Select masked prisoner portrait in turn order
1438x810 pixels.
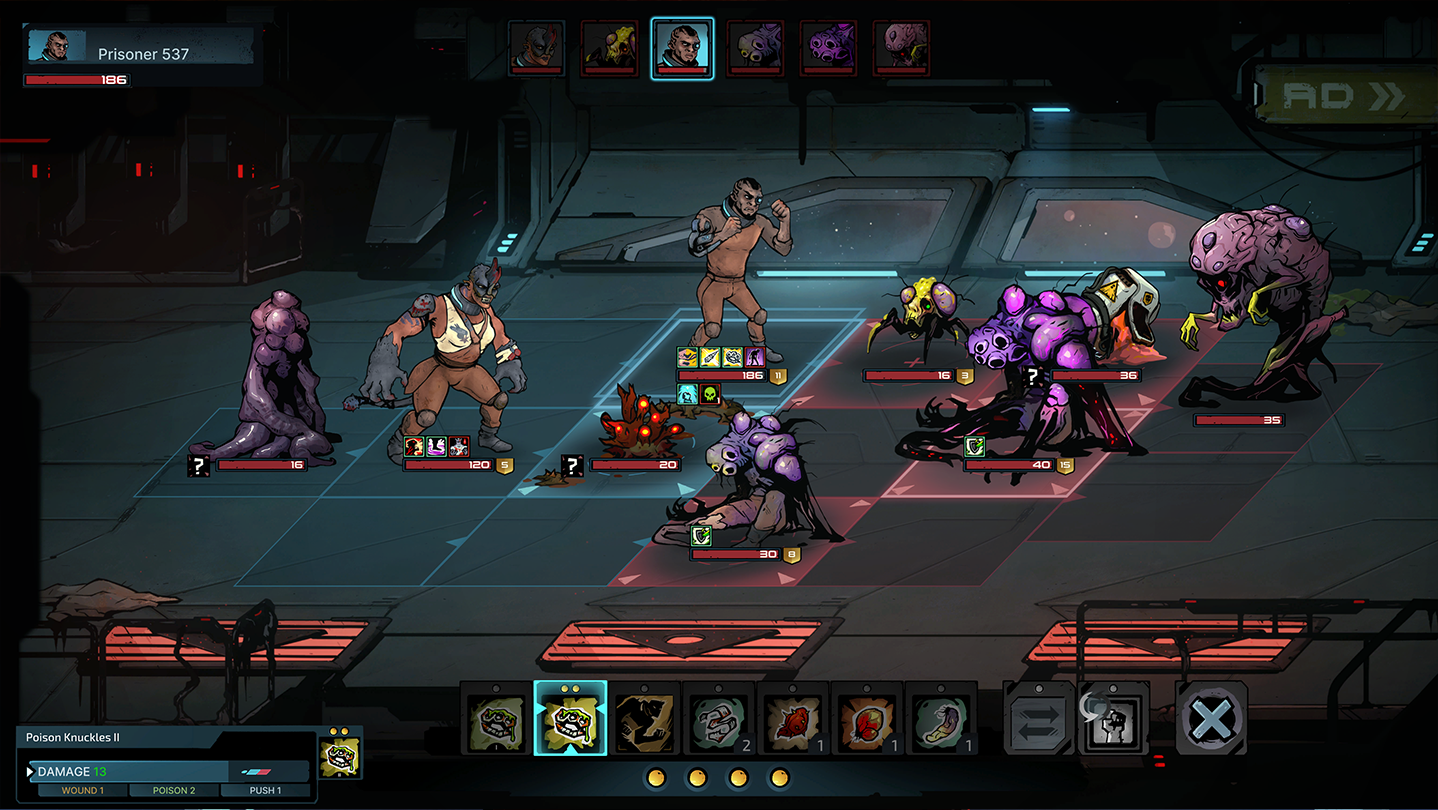pyautogui.click(x=536, y=48)
